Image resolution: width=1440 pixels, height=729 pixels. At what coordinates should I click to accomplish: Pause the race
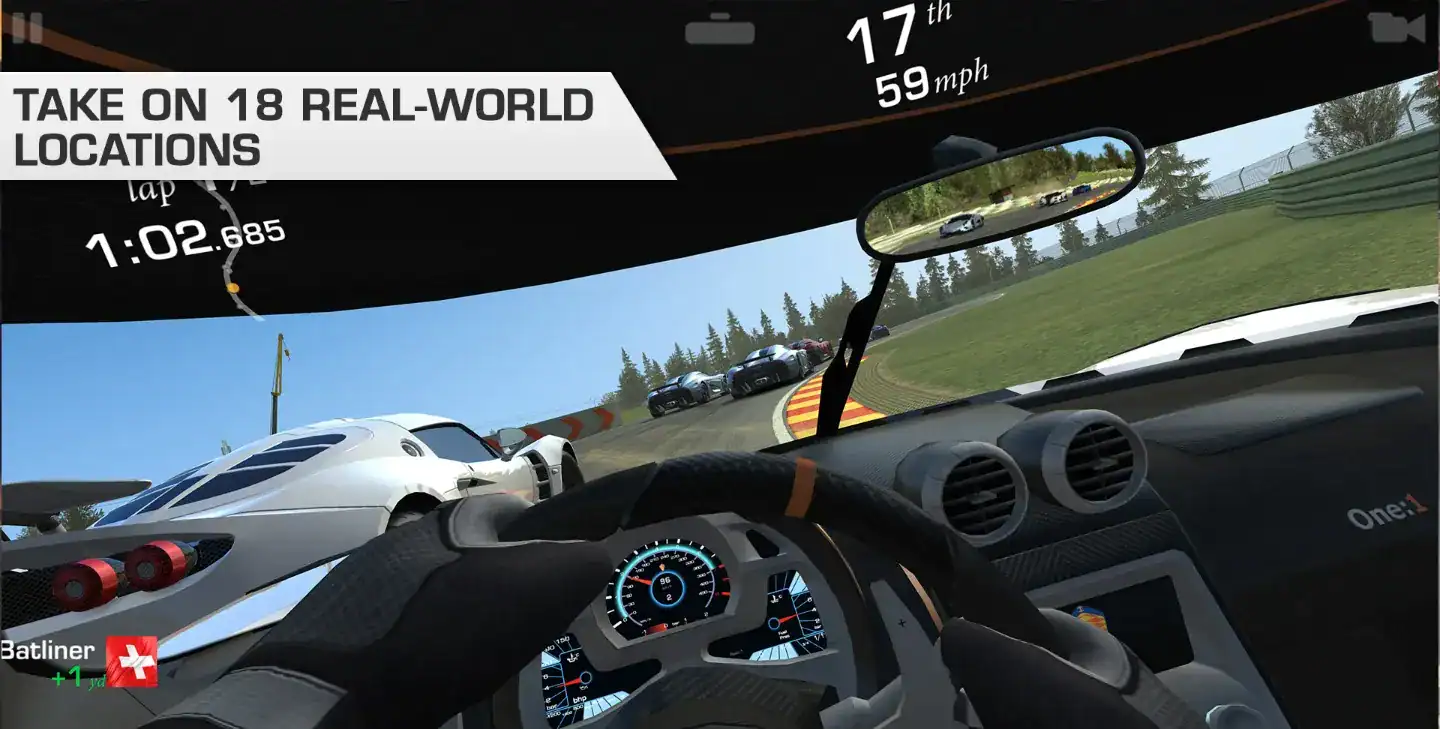pos(27,28)
